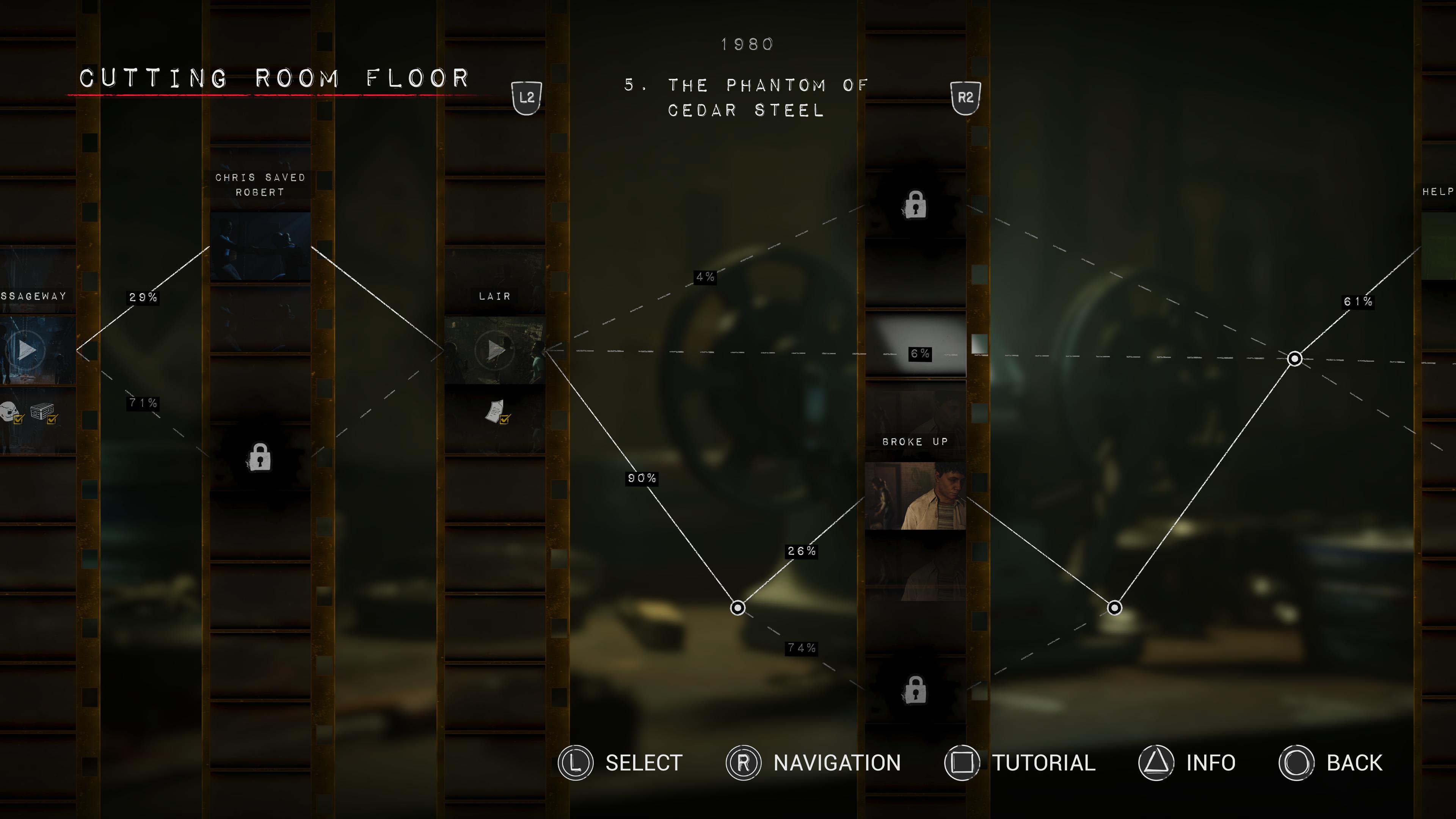
Task: Select the branch node circle below the 26% label
Action: click(738, 607)
